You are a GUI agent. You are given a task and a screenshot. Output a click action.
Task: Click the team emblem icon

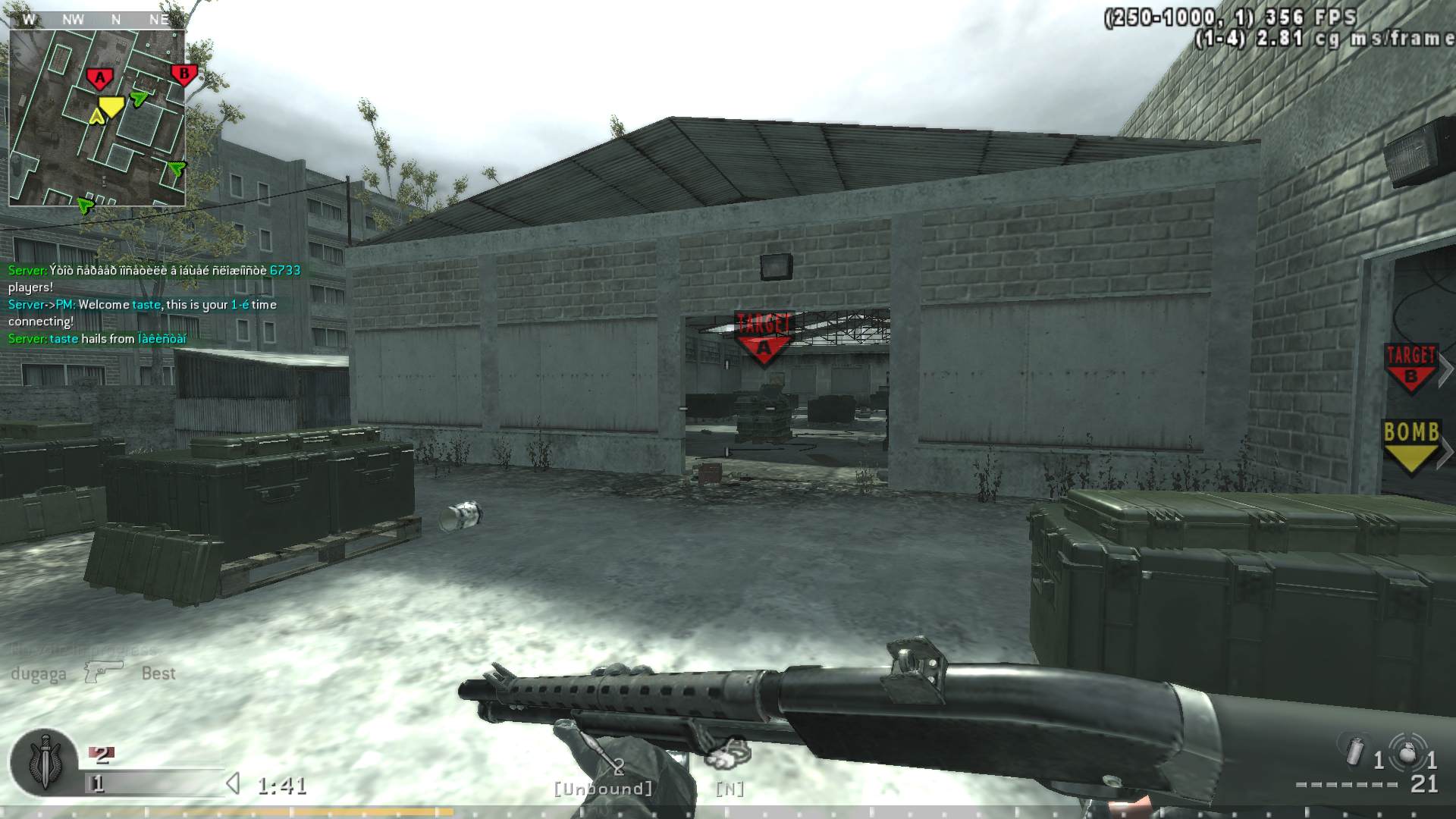43,764
